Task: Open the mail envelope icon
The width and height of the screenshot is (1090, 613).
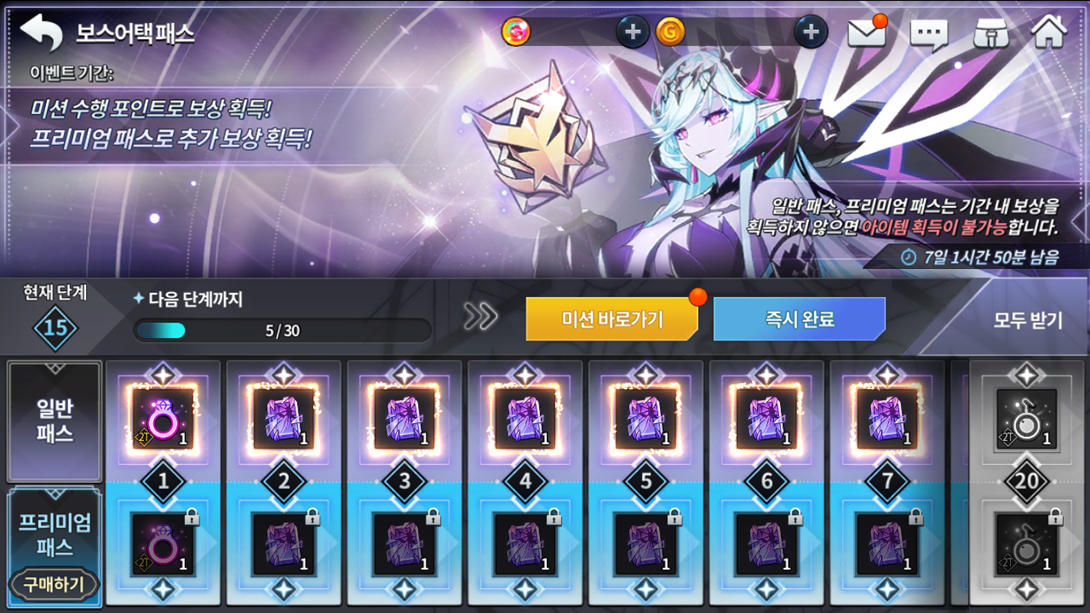Action: click(x=866, y=33)
